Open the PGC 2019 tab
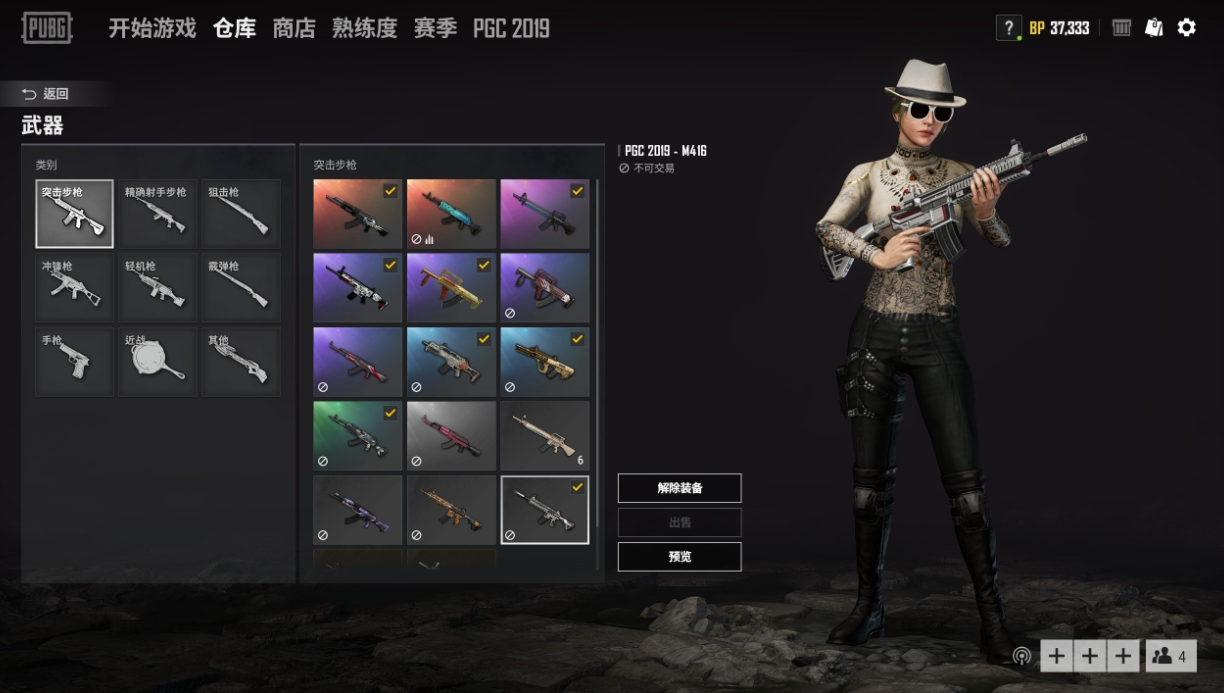 511,28
